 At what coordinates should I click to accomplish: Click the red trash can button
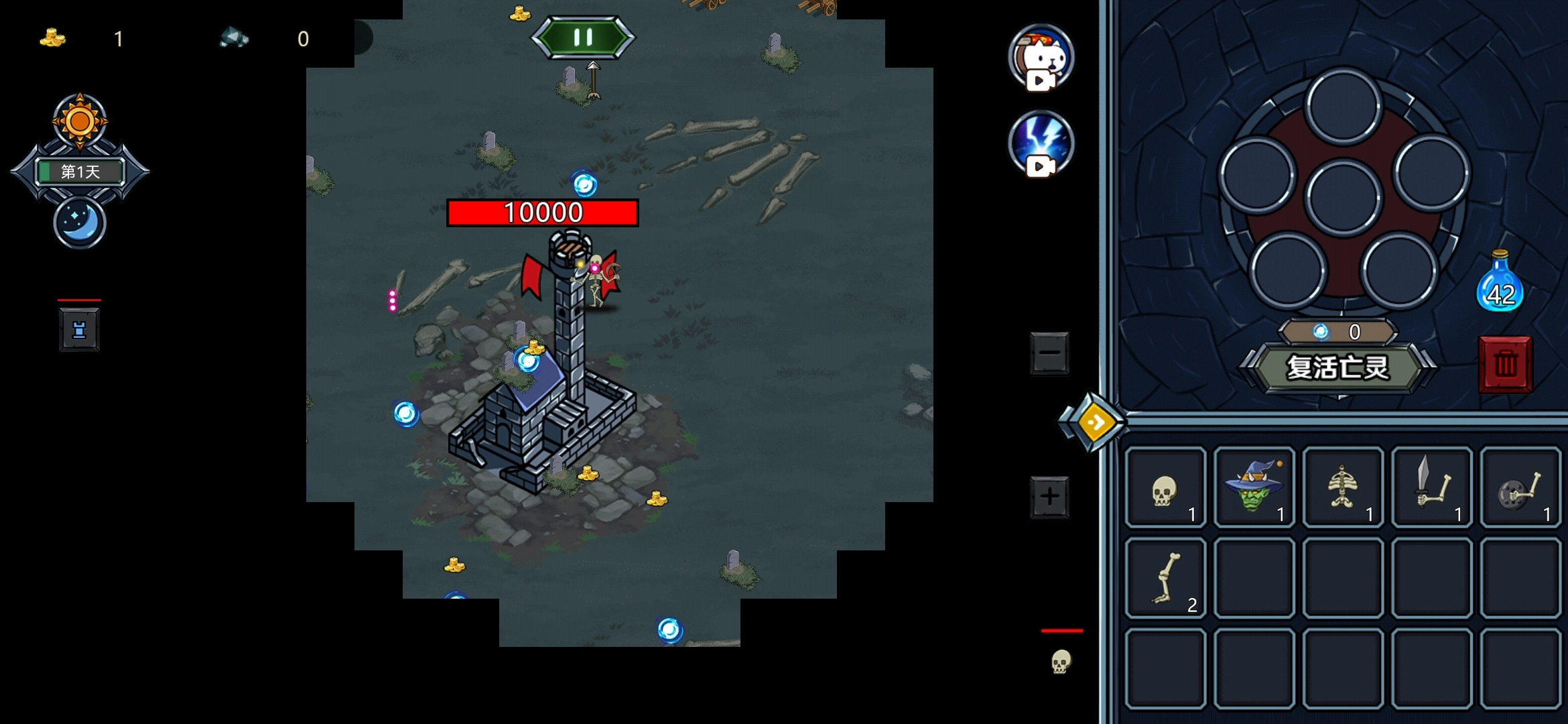click(x=1505, y=364)
